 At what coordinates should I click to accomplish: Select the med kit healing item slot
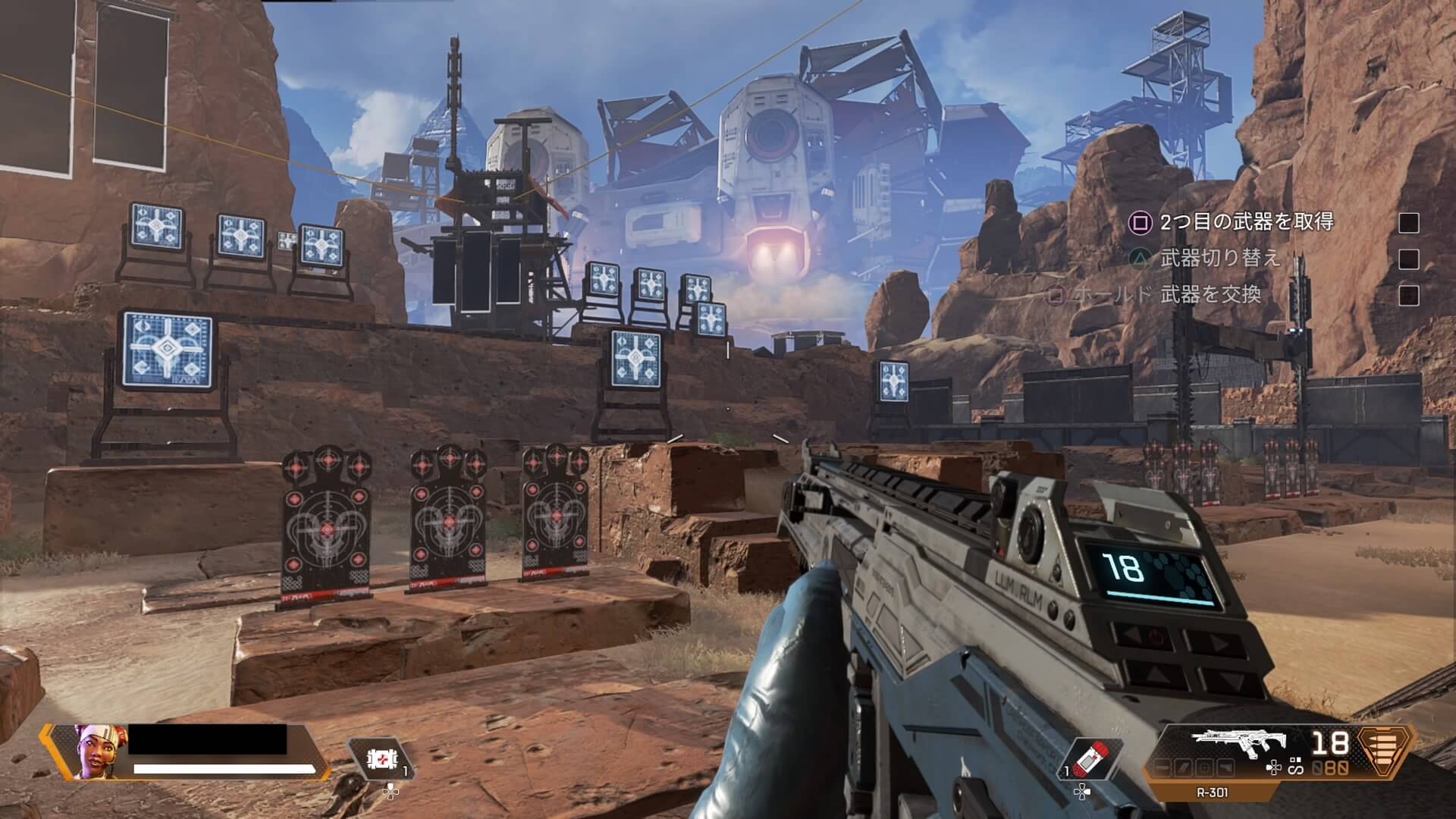[x=380, y=759]
